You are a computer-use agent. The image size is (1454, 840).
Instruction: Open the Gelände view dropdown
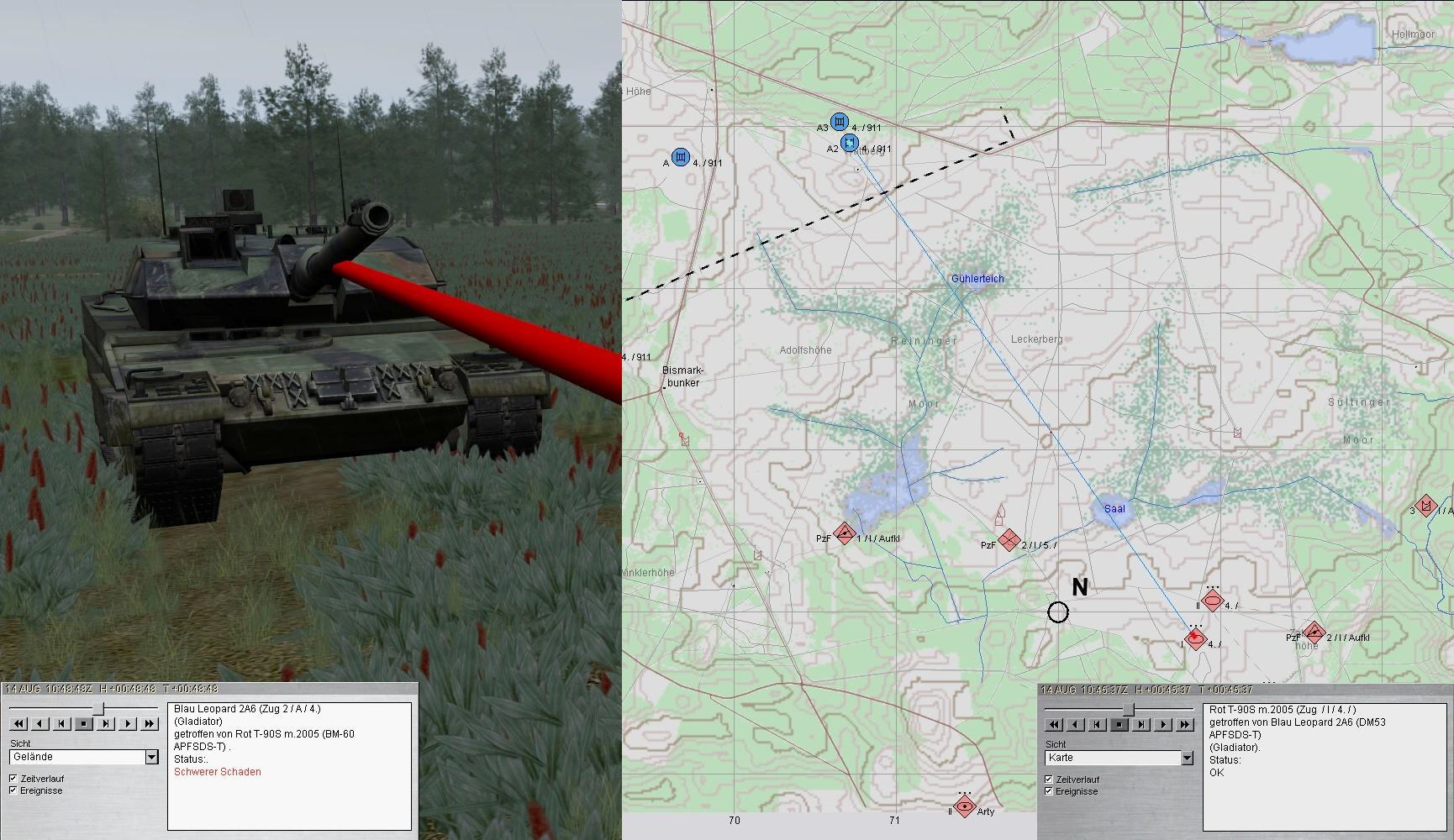point(151,757)
